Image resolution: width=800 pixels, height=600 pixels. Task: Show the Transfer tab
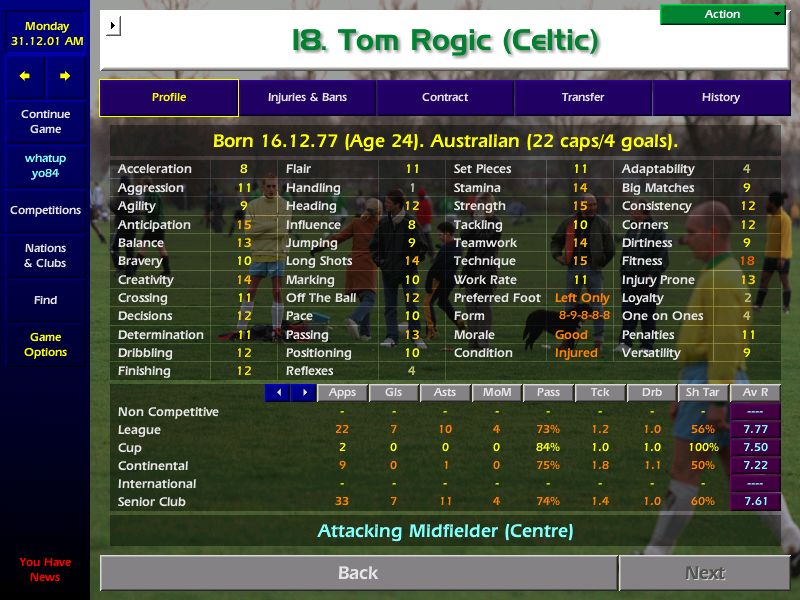click(583, 98)
